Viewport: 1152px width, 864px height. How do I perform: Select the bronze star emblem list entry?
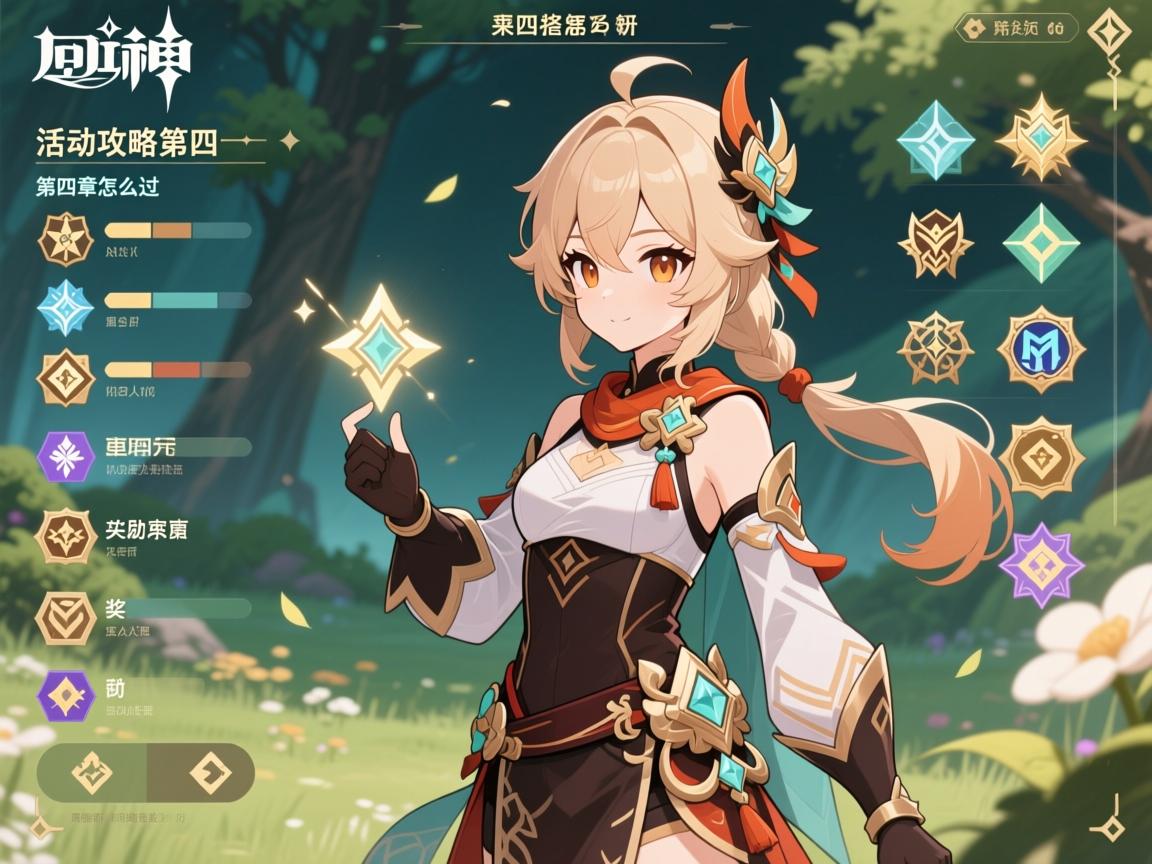[x=66, y=239]
